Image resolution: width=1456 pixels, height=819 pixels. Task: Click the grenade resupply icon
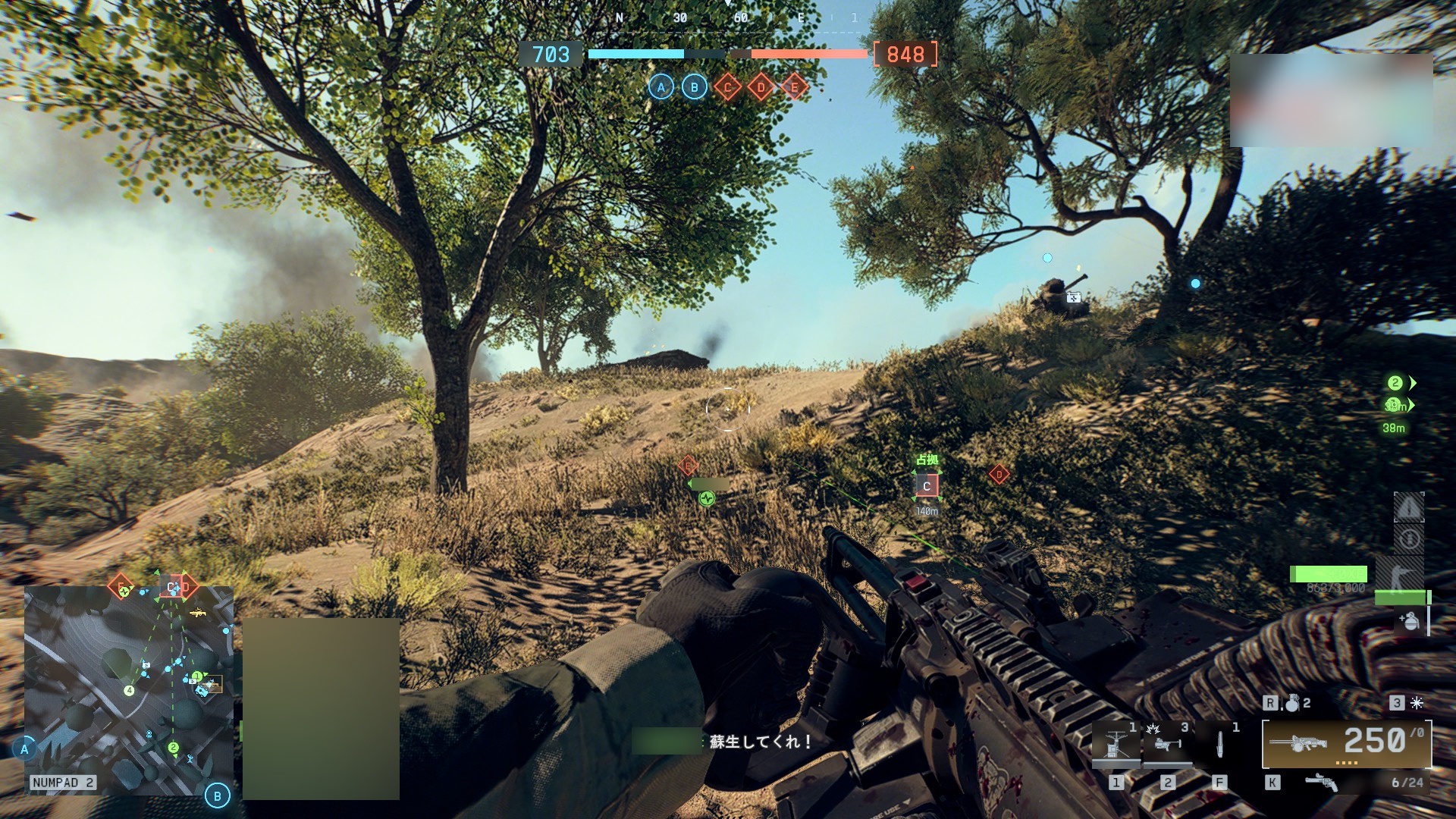tap(1408, 621)
